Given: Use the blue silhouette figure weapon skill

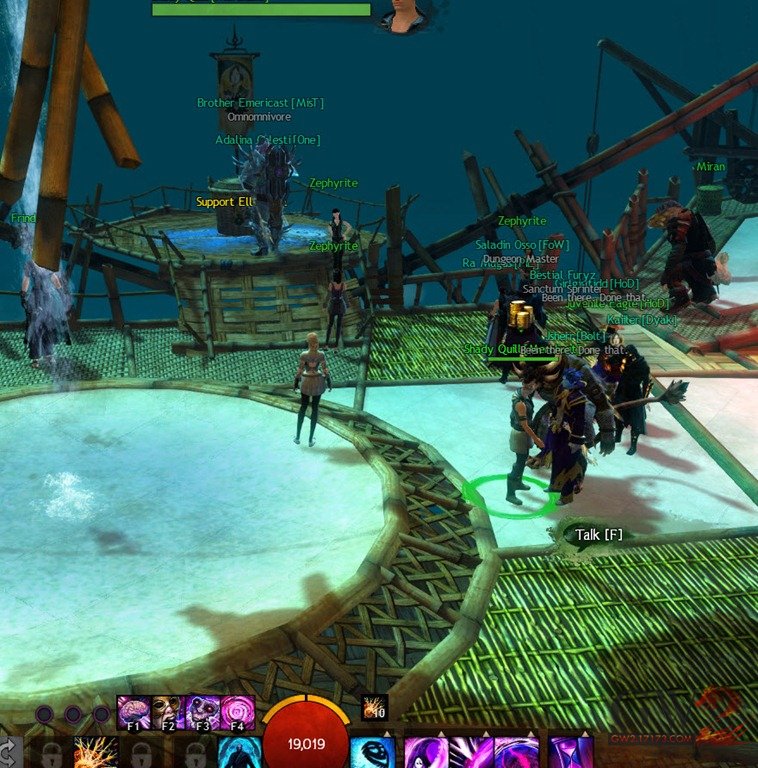Looking at the screenshot, I should coord(238,753).
